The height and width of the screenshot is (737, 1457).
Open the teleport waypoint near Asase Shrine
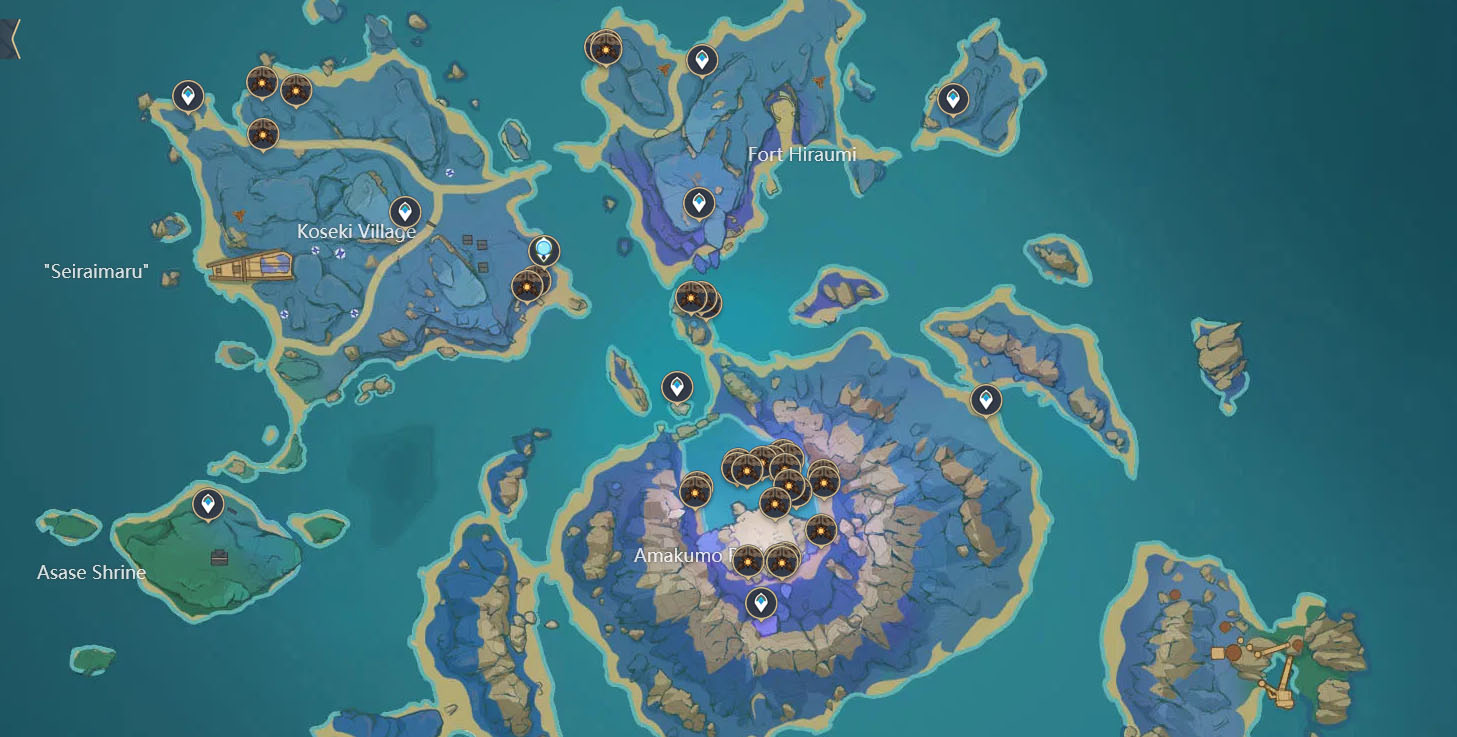tap(206, 503)
